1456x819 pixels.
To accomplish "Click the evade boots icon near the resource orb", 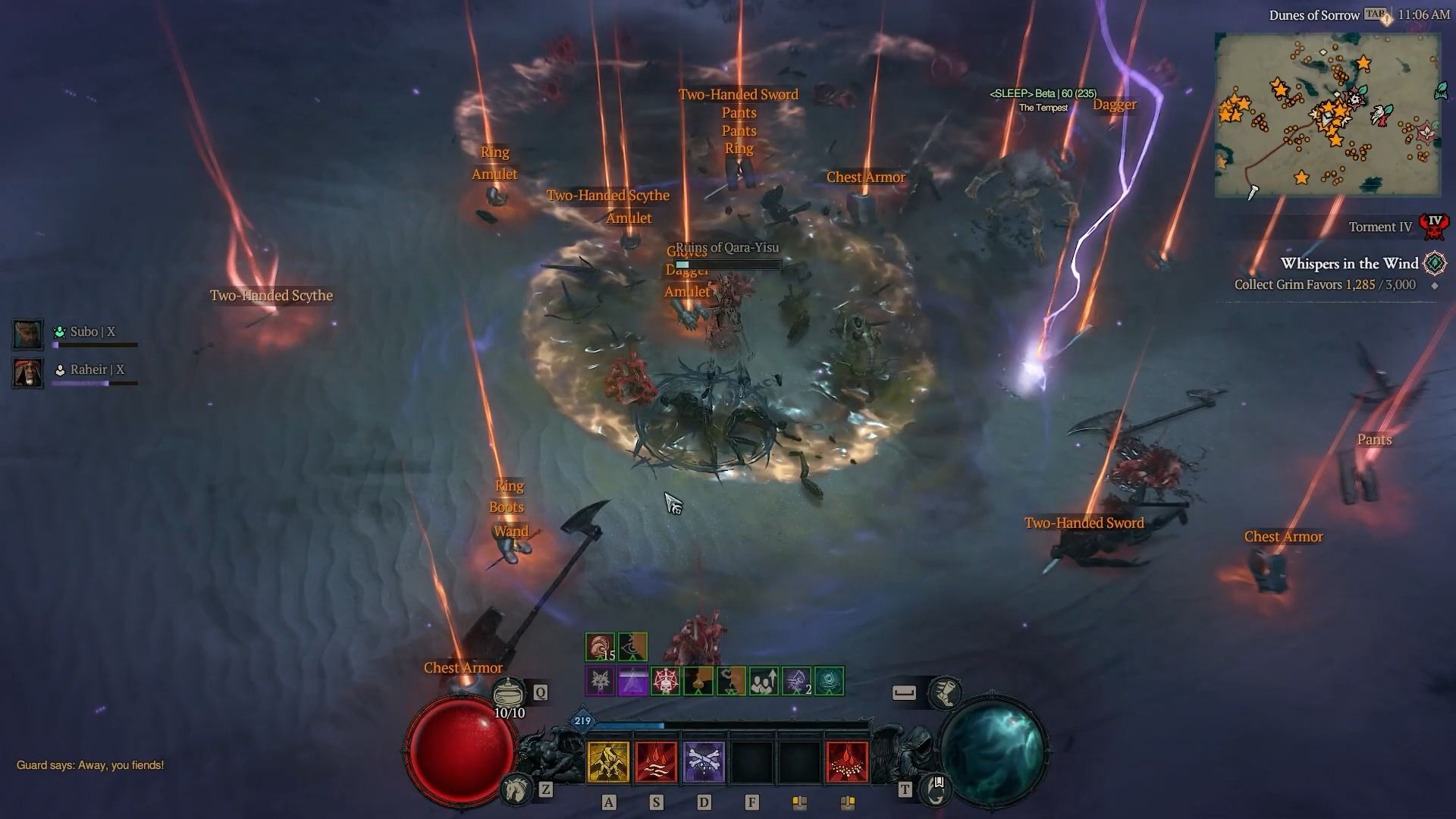I will 945,692.
